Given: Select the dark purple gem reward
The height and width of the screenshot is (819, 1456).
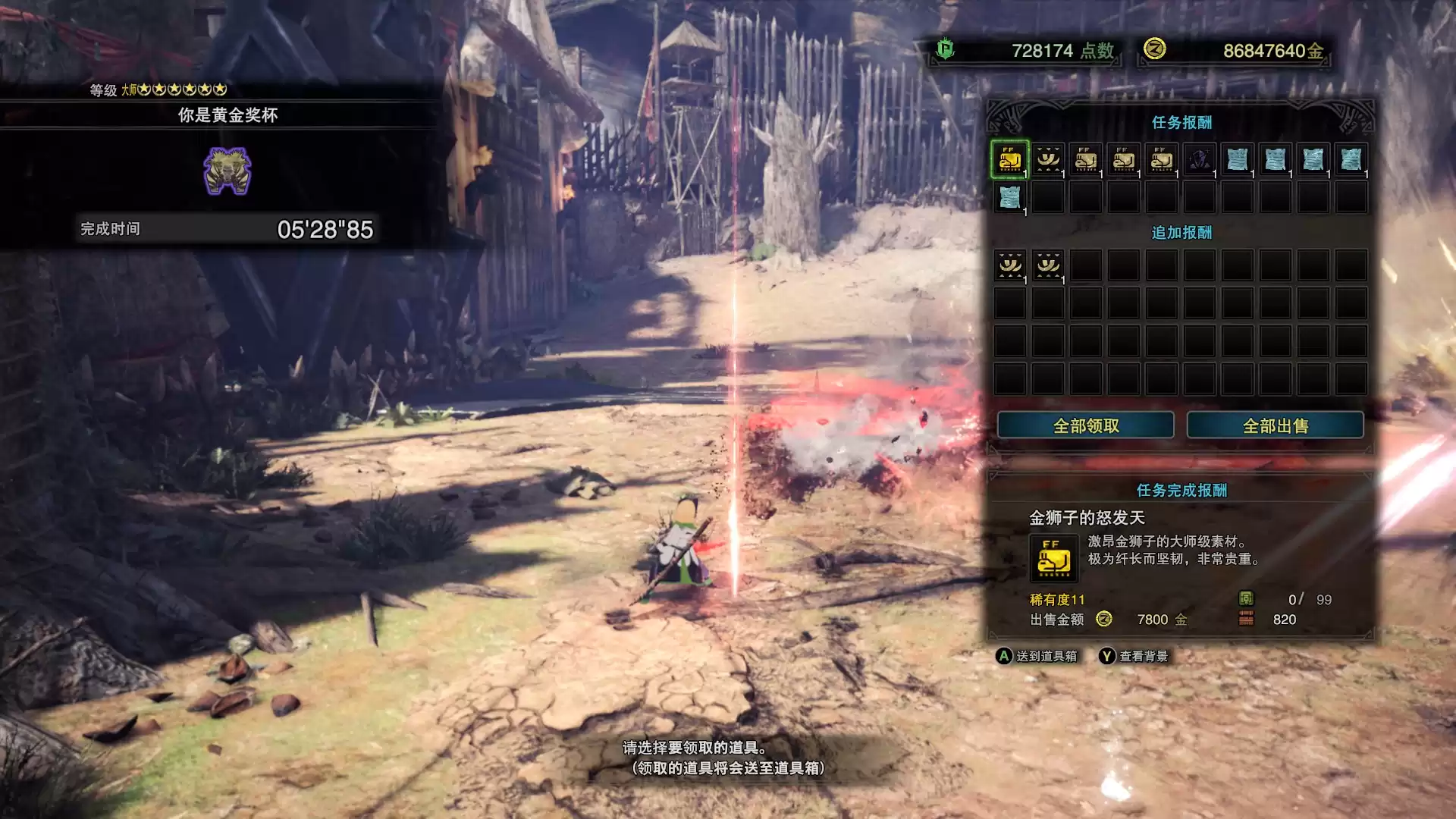Looking at the screenshot, I should (x=1199, y=159).
